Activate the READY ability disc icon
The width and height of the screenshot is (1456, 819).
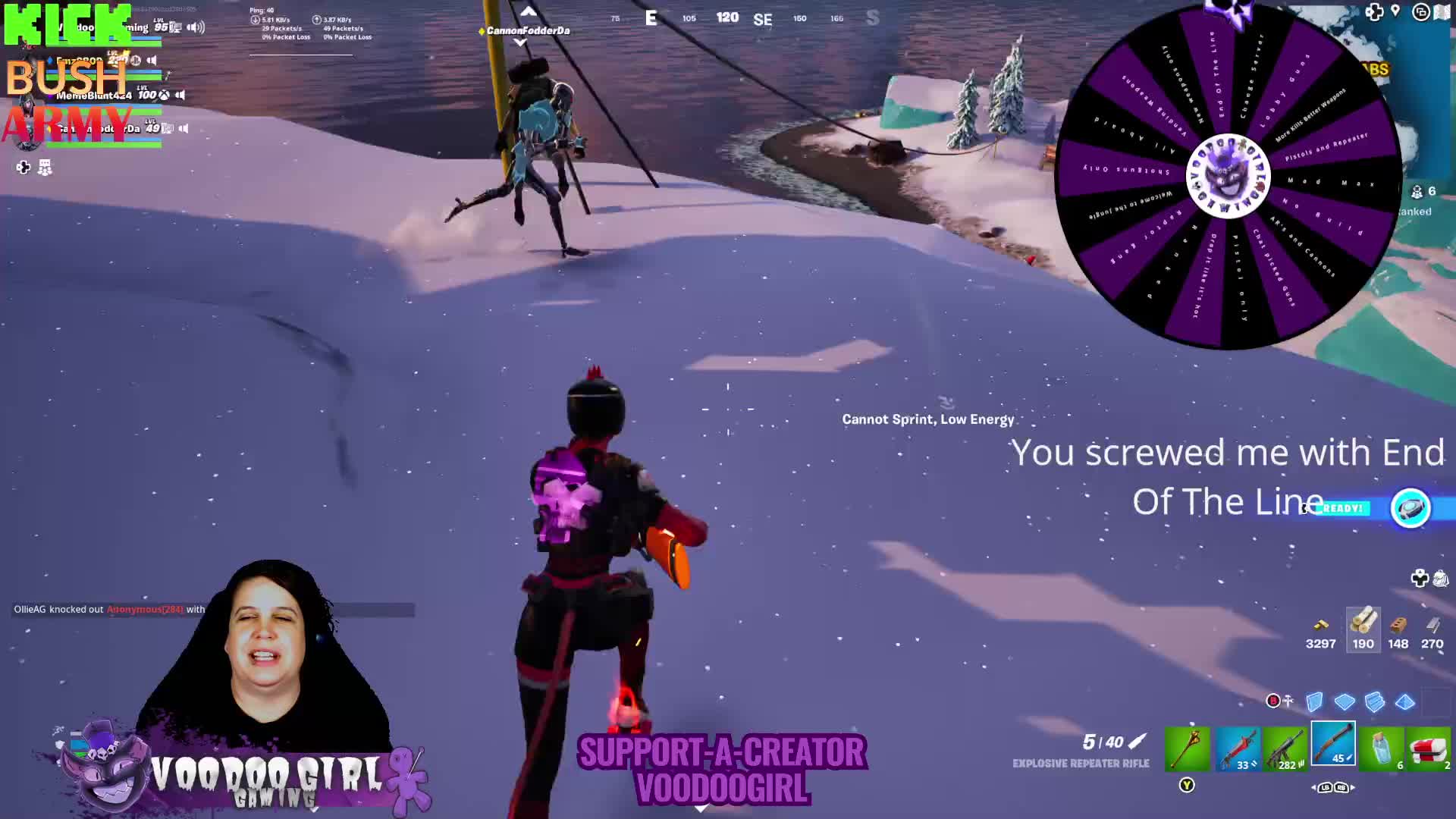click(x=1410, y=508)
